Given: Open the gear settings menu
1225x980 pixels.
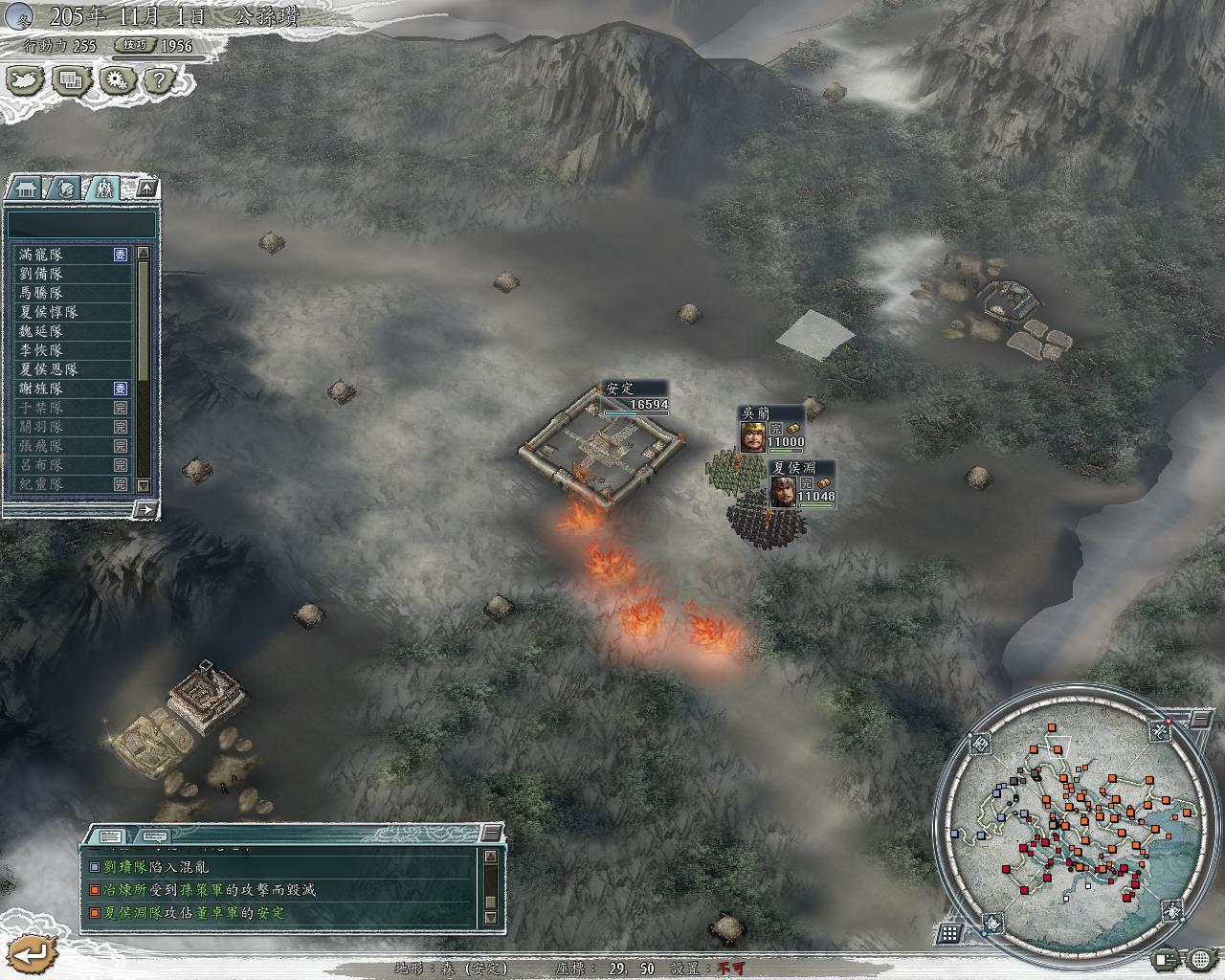Looking at the screenshot, I should (x=117, y=80).
